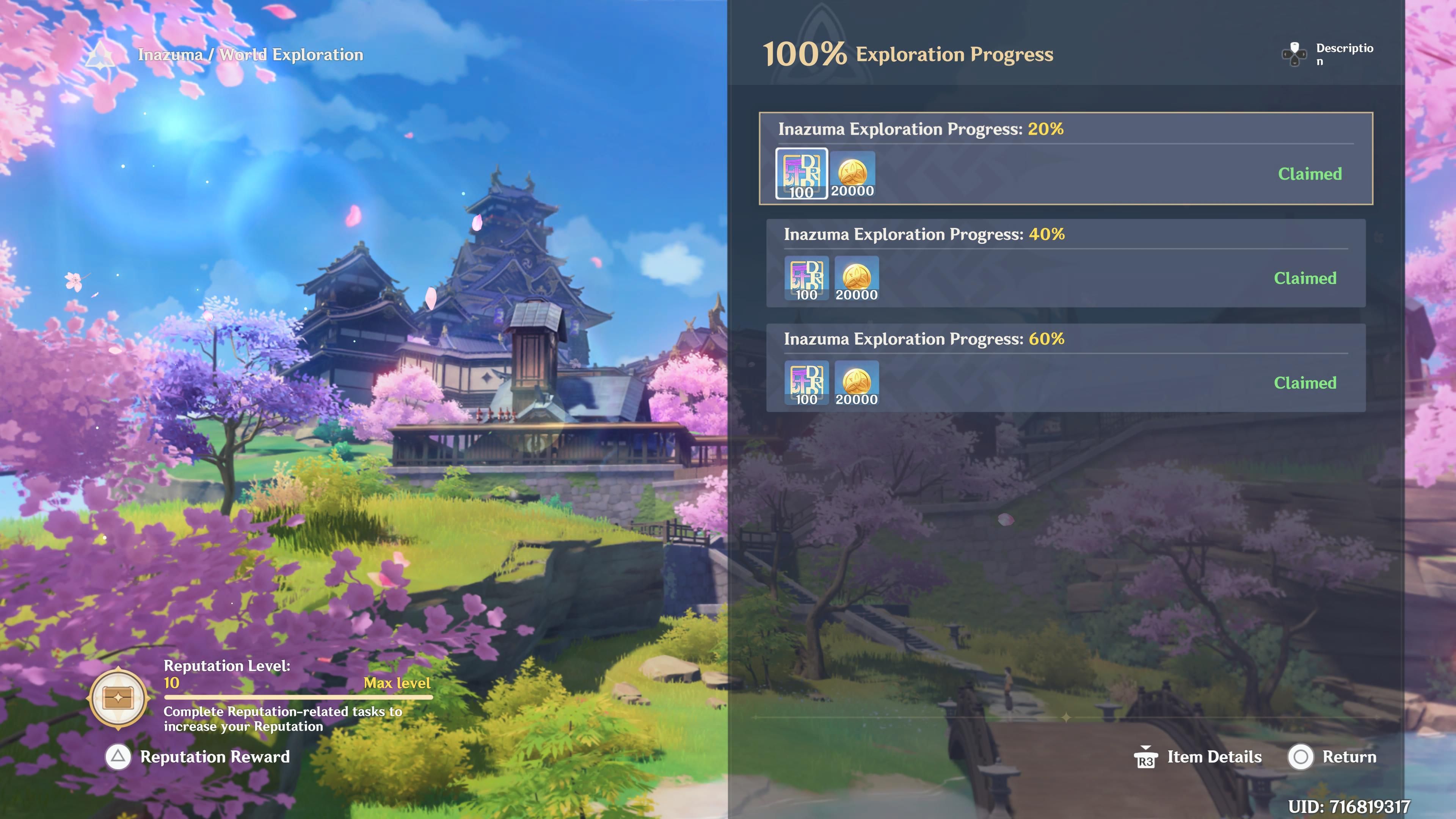Viewport: 1456px width, 819px height.
Task: Click the Reputation chest emblem bottom left
Action: [119, 698]
